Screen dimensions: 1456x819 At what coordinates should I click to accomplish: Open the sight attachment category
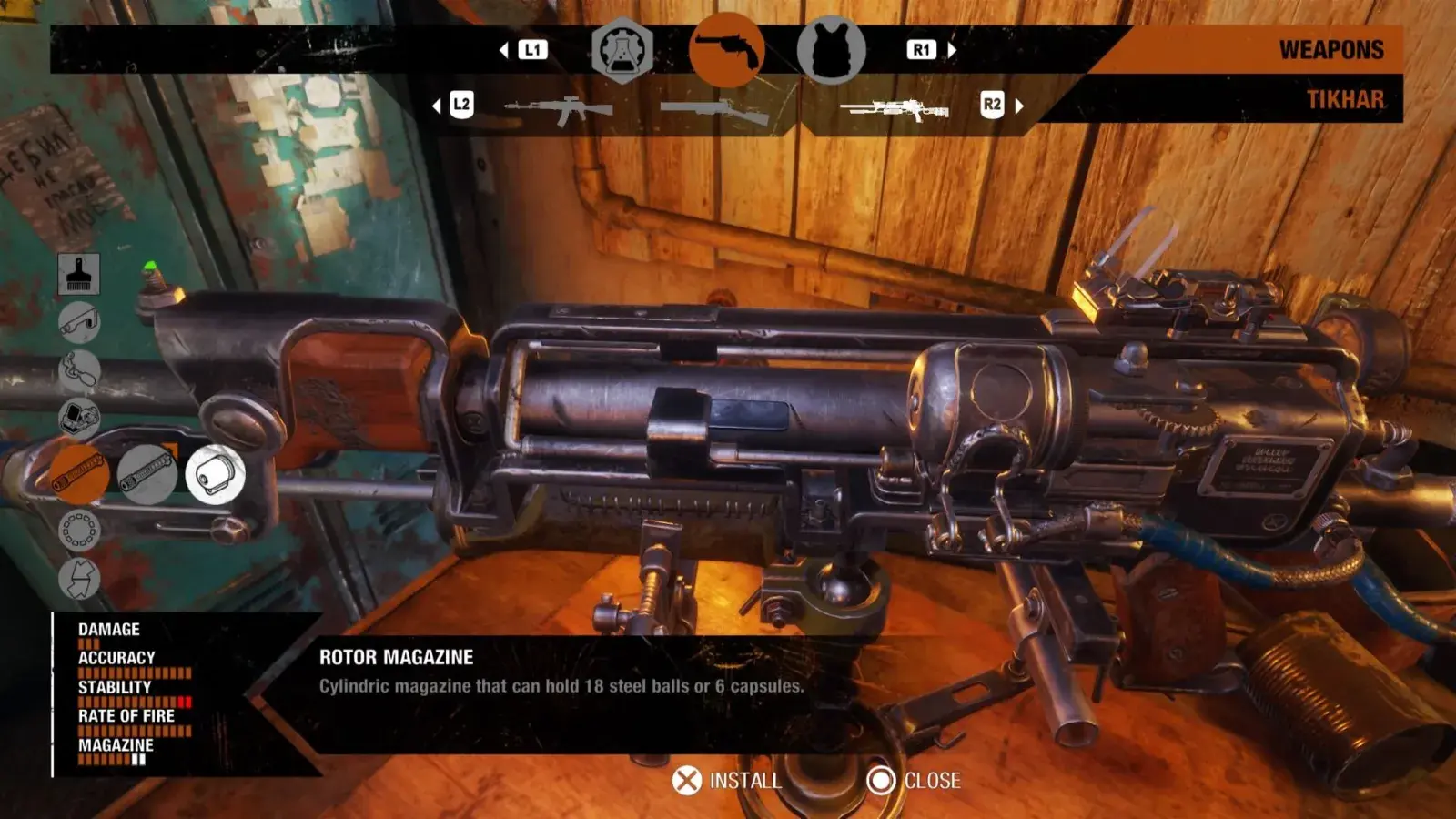79,419
